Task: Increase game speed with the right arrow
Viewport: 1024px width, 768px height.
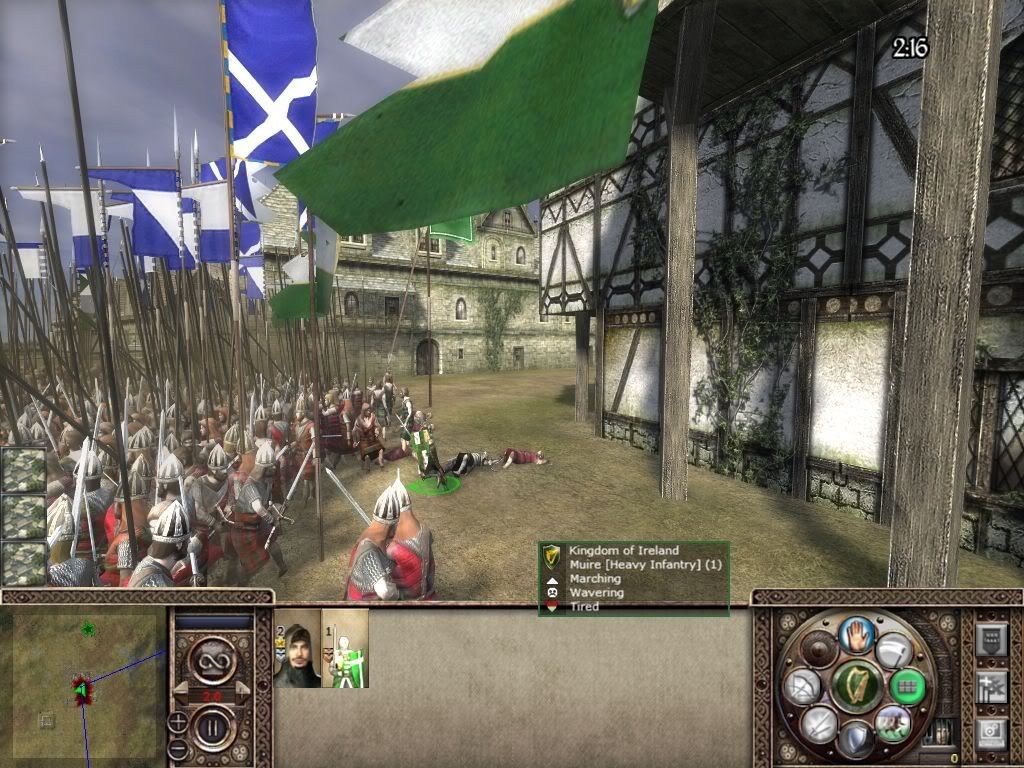Action: point(242,694)
